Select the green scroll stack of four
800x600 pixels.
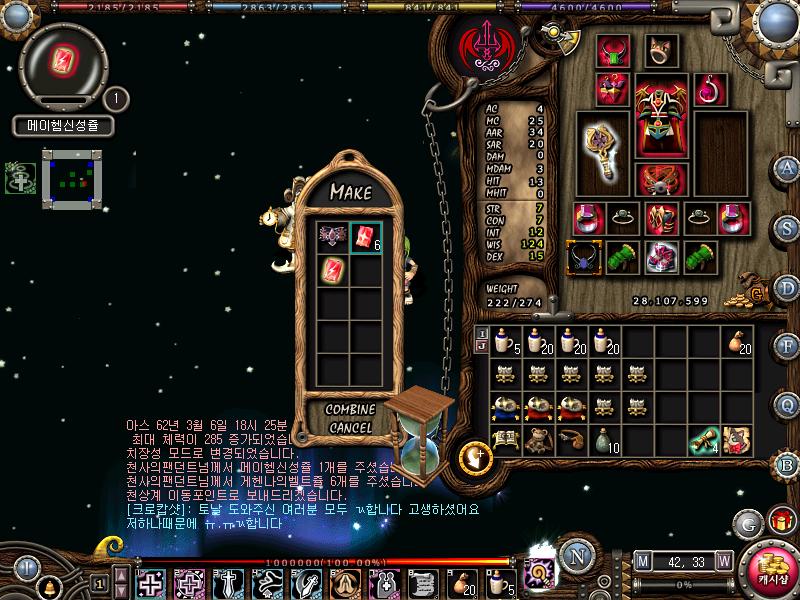[706, 438]
